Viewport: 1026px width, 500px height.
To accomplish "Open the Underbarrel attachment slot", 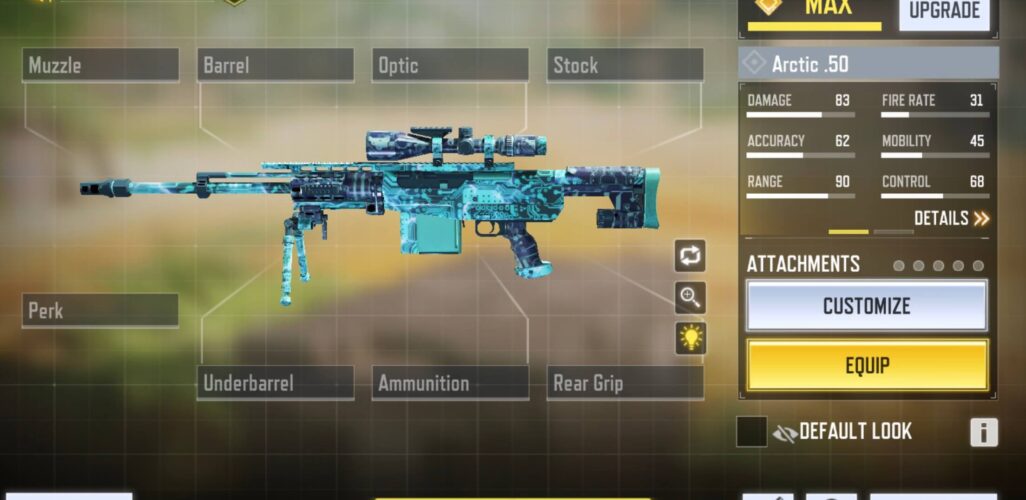I will pos(275,383).
